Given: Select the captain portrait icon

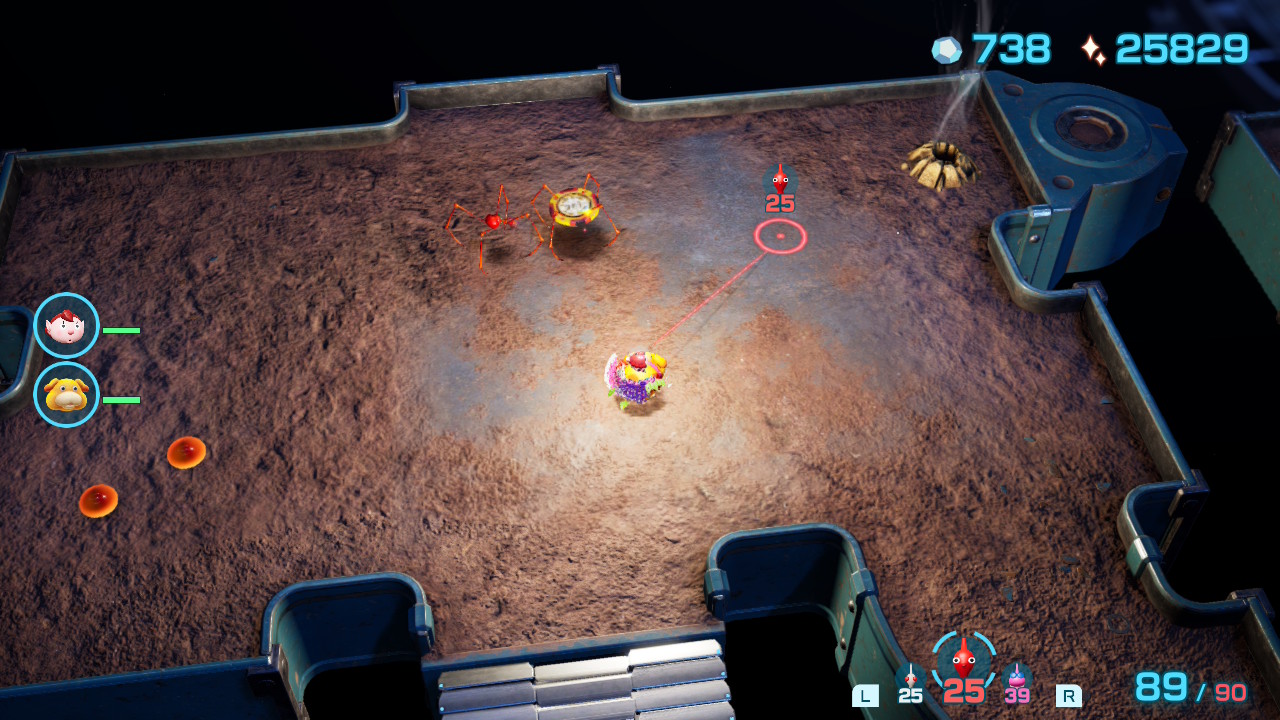Looking at the screenshot, I should click(x=66, y=326).
